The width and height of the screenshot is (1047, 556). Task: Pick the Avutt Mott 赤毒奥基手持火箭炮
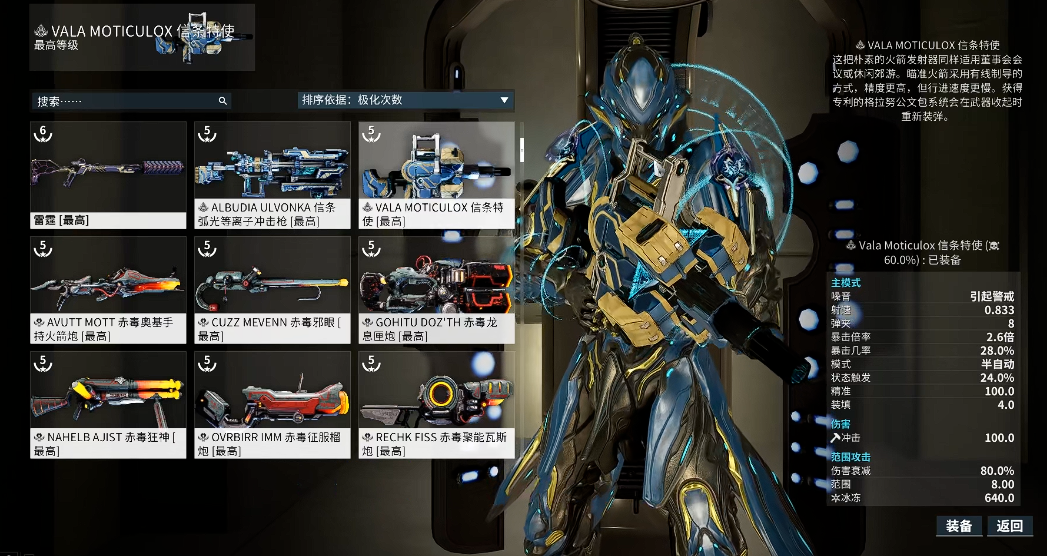[108, 289]
